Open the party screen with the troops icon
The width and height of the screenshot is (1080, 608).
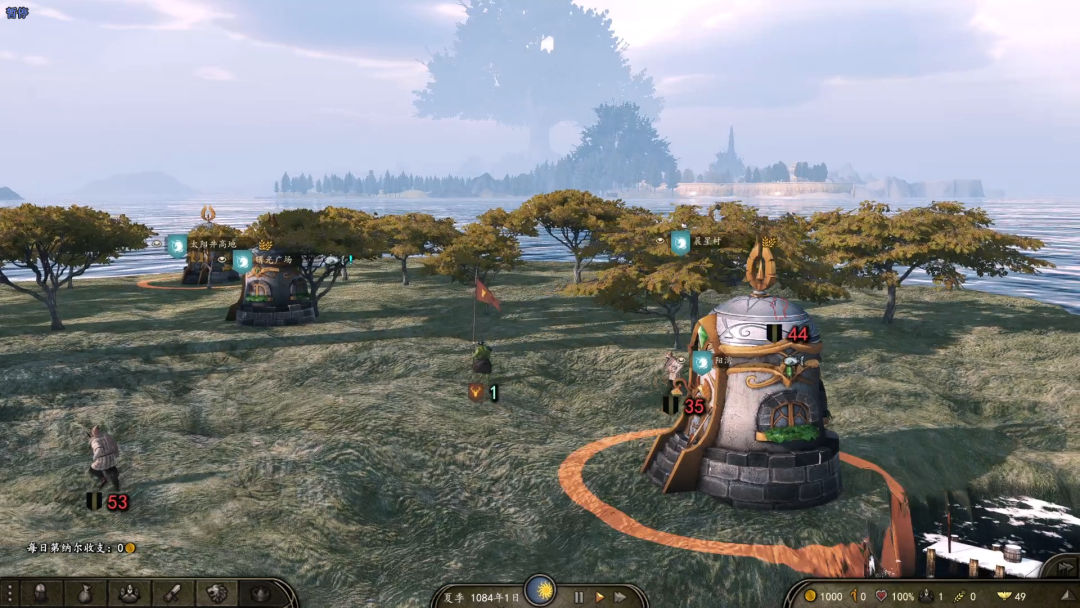[x=129, y=593]
